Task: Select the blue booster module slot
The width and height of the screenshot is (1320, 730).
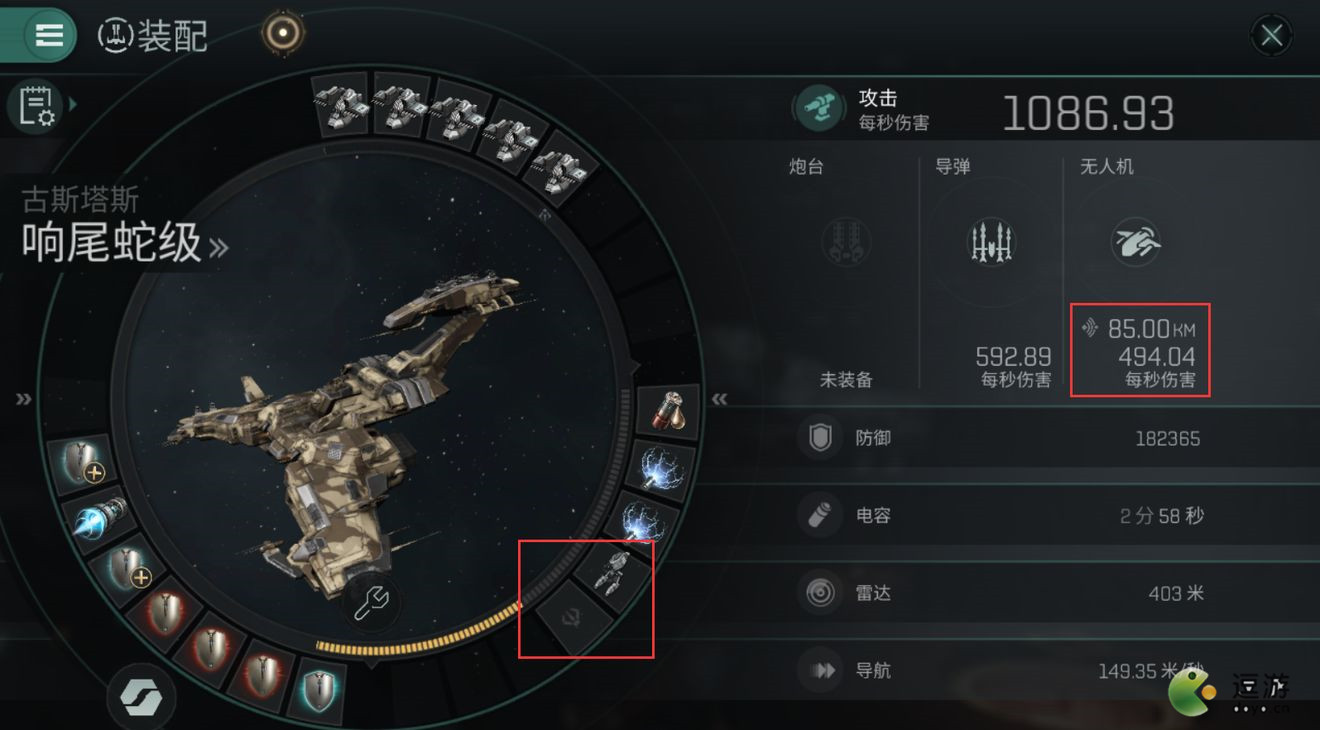Action: [x=100, y=517]
